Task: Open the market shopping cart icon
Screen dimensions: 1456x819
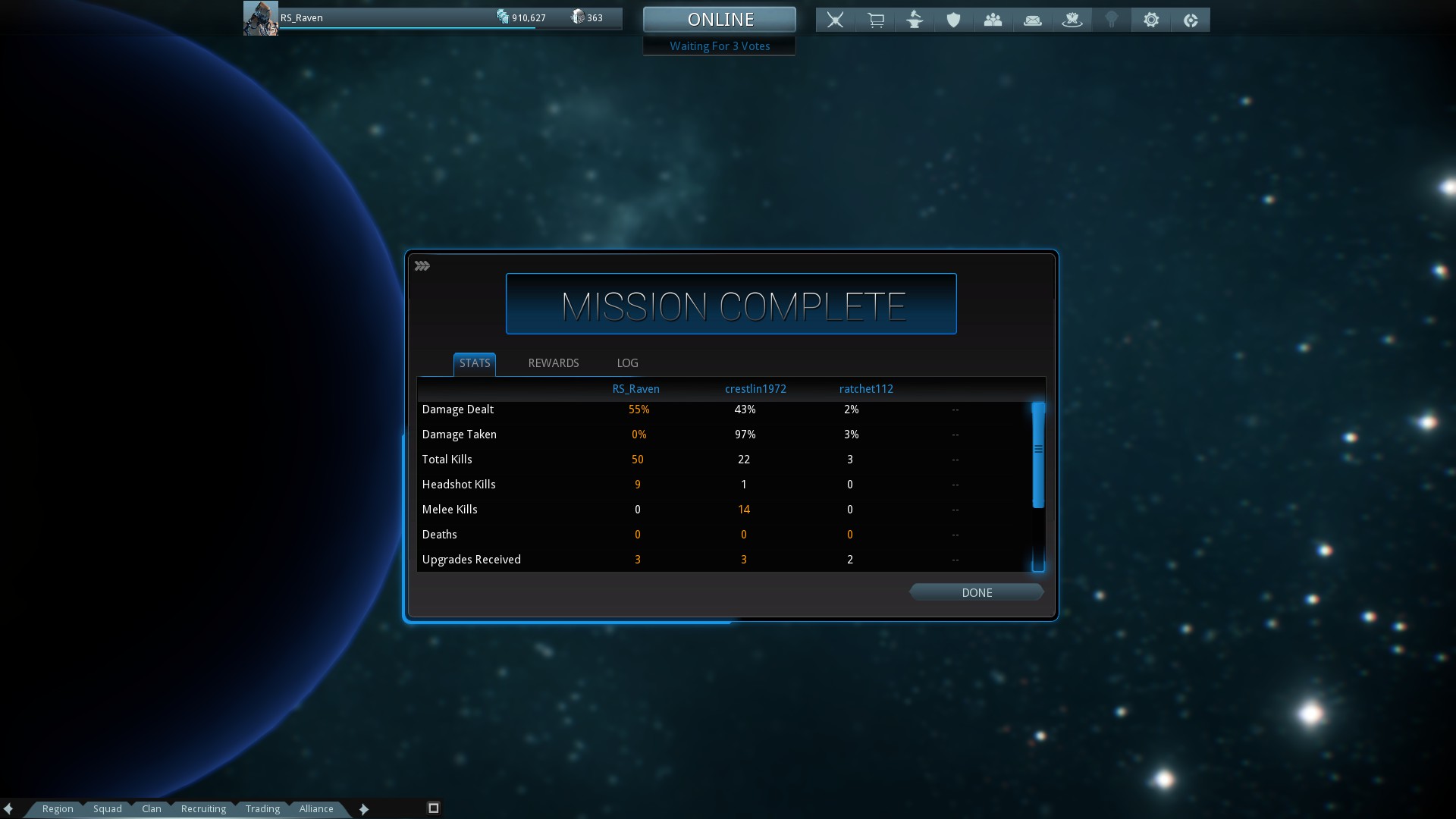Action: (x=876, y=20)
